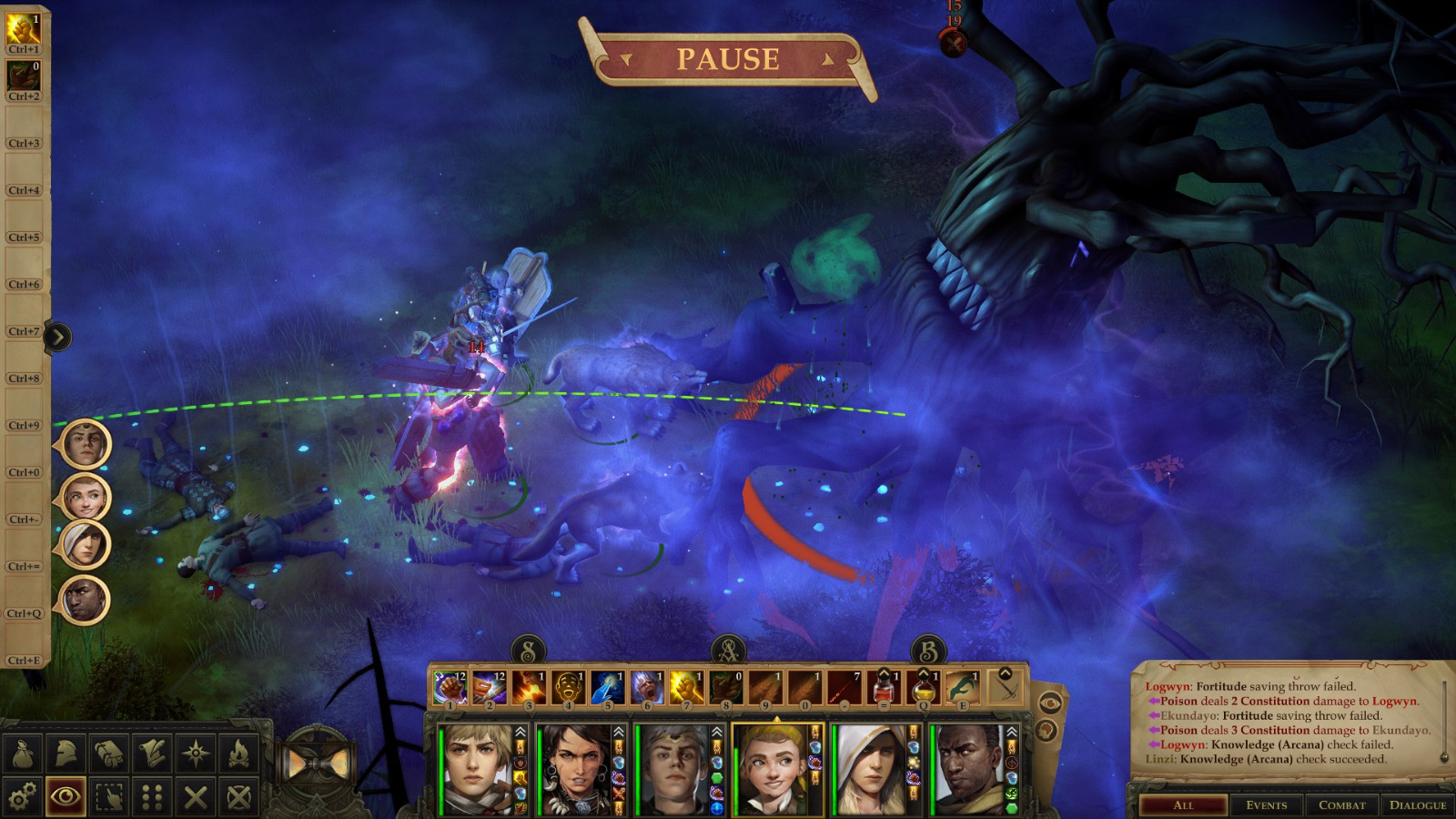Select the camp campfire icon
Screen dimensions: 1456x819
pos(238,753)
